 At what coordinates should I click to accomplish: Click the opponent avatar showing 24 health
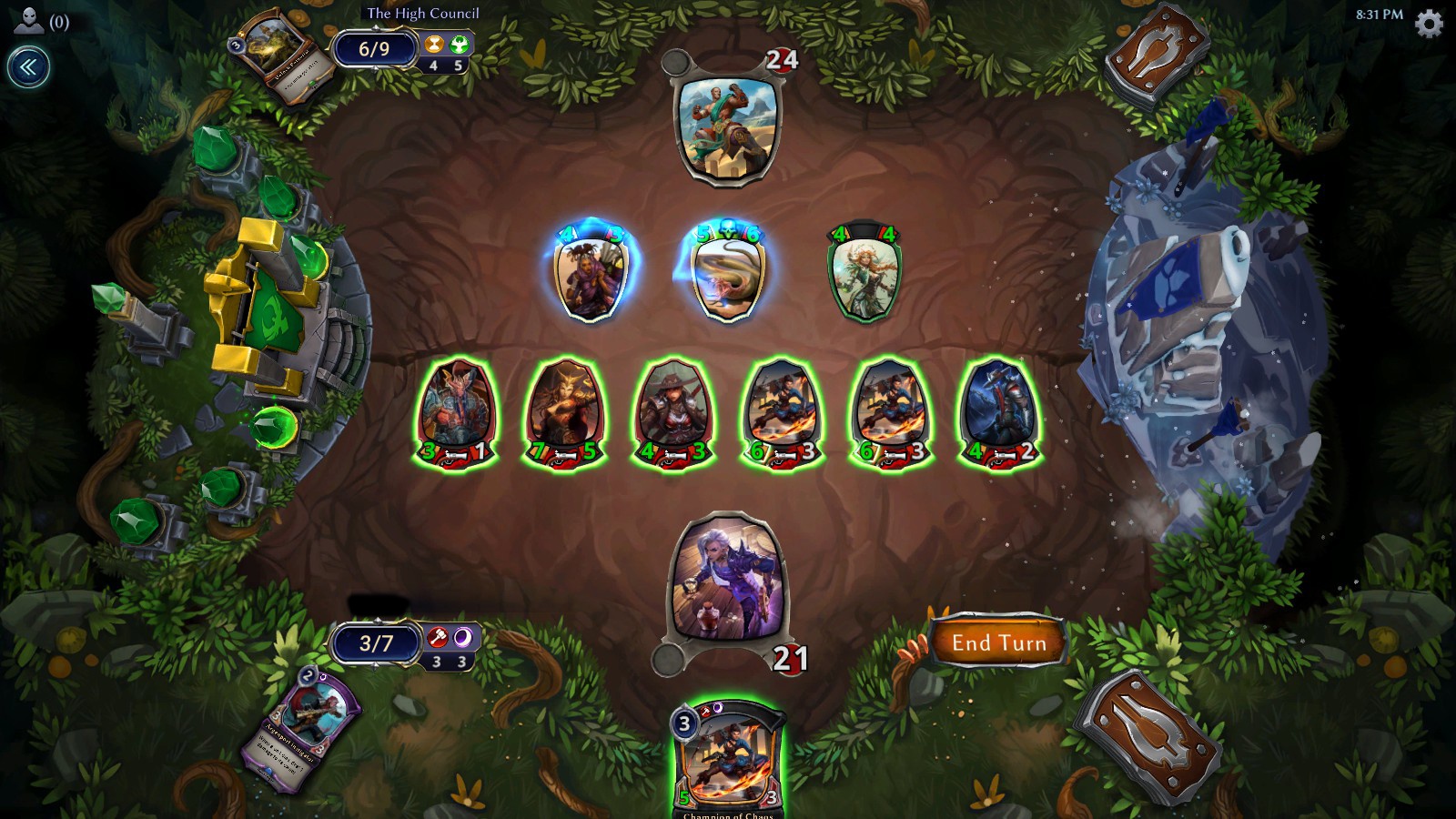pos(728,127)
